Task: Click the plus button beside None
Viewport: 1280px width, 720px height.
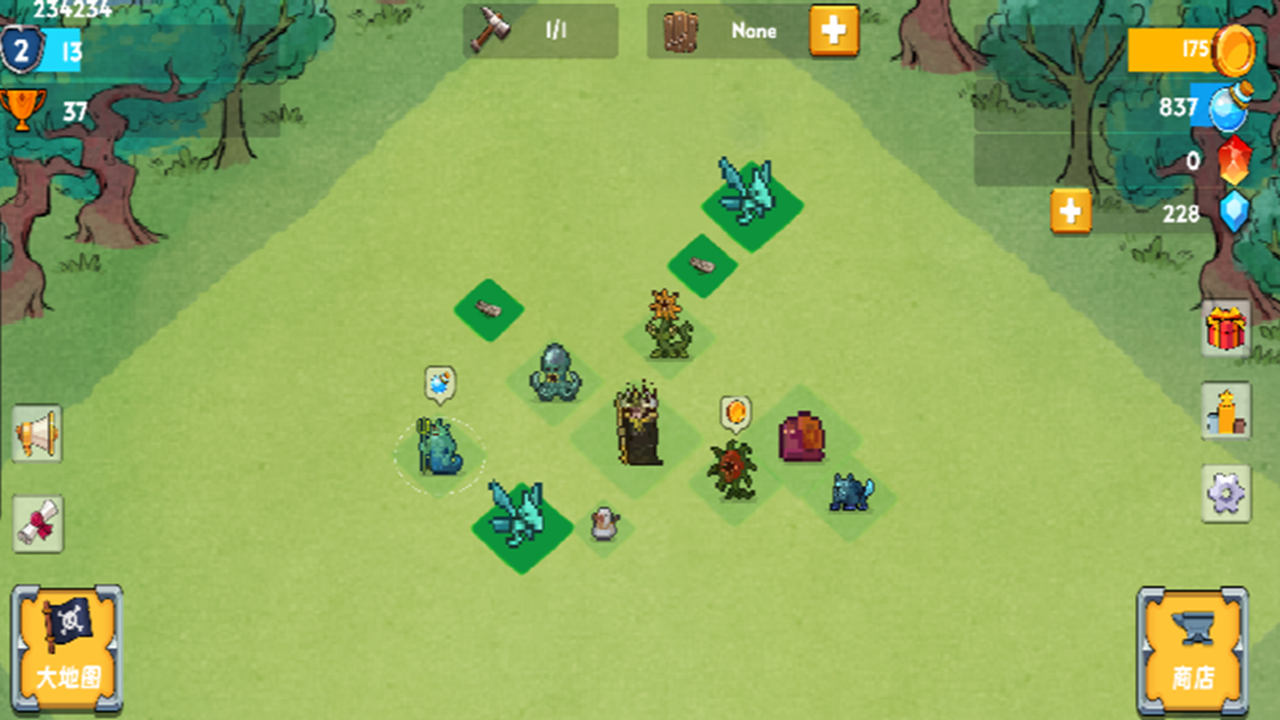Action: [833, 31]
